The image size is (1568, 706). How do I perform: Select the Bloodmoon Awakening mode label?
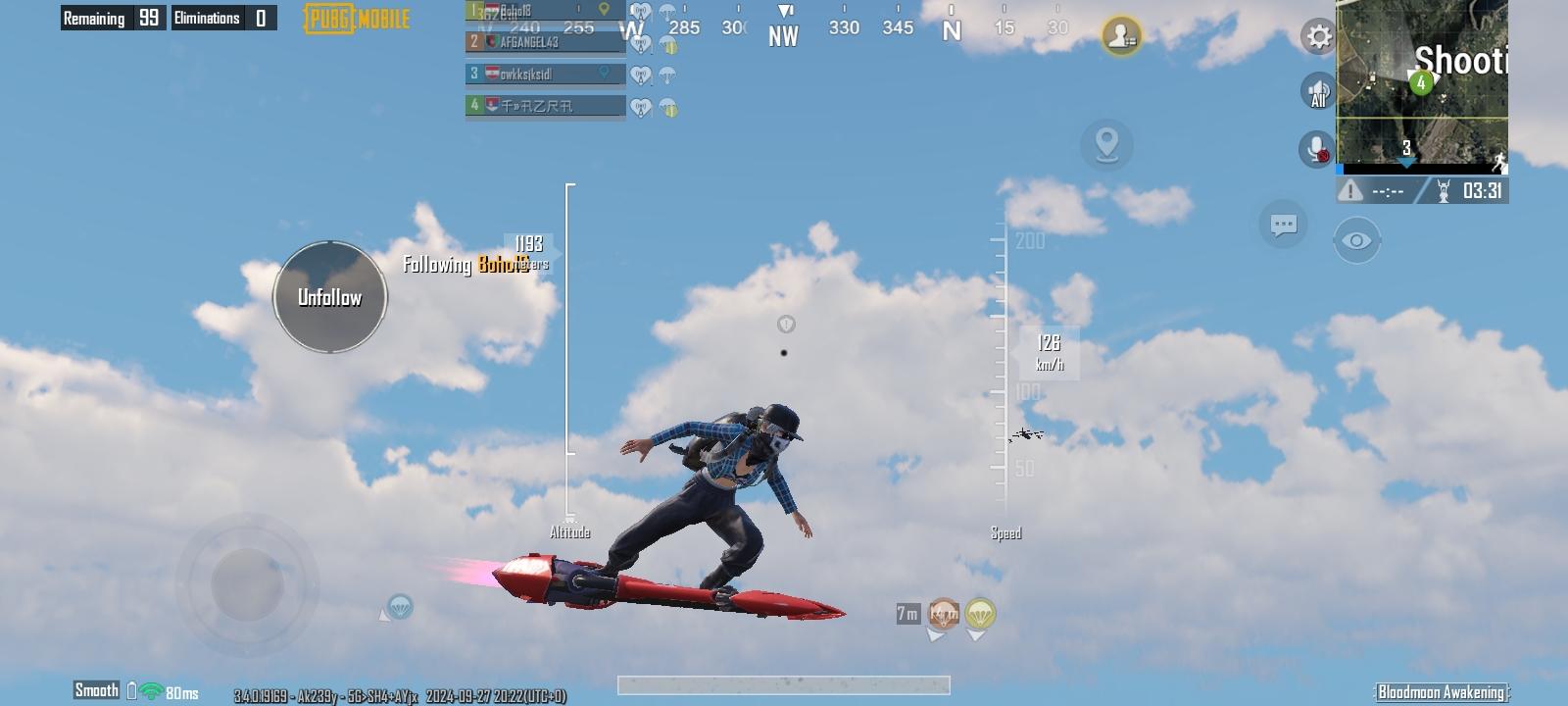1443,690
